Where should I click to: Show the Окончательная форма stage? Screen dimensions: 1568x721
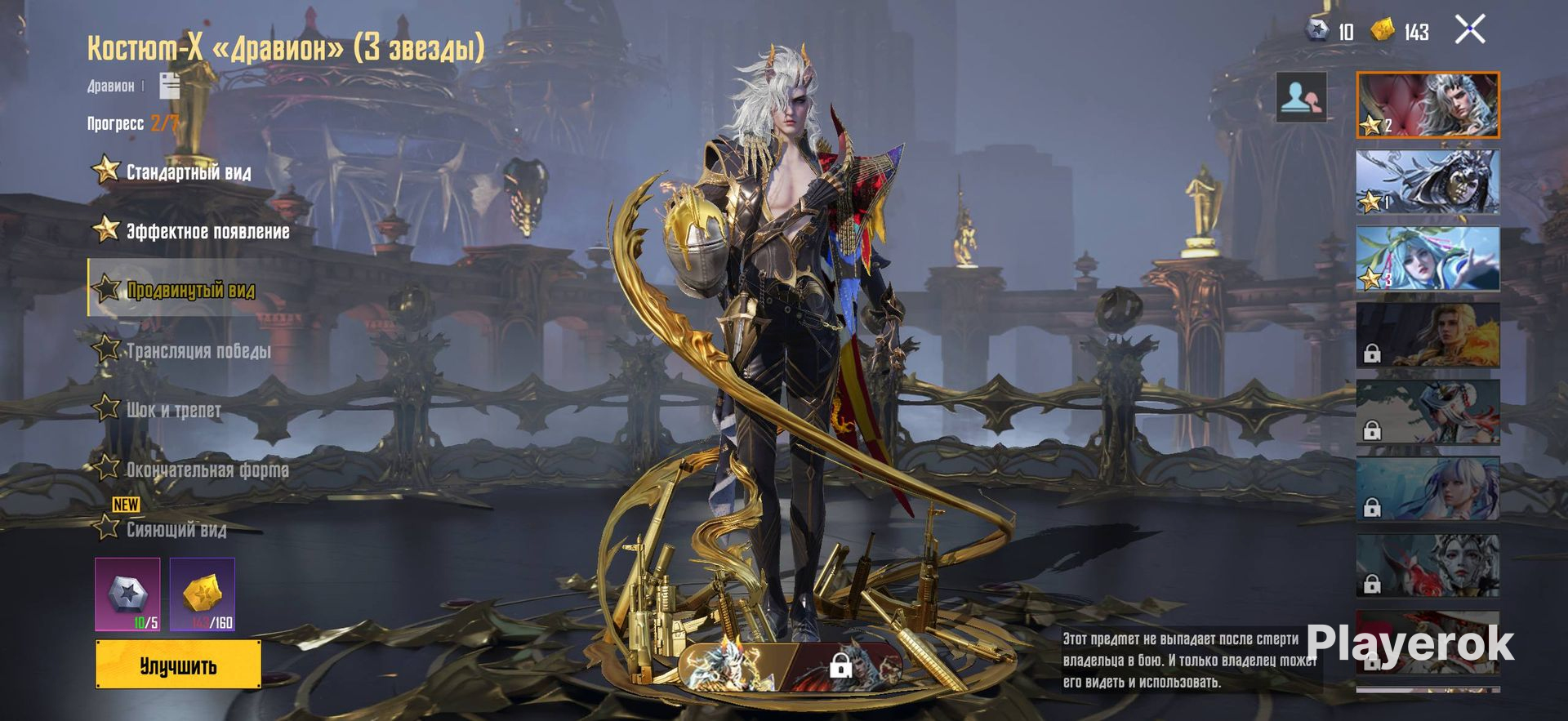pyautogui.click(x=207, y=470)
